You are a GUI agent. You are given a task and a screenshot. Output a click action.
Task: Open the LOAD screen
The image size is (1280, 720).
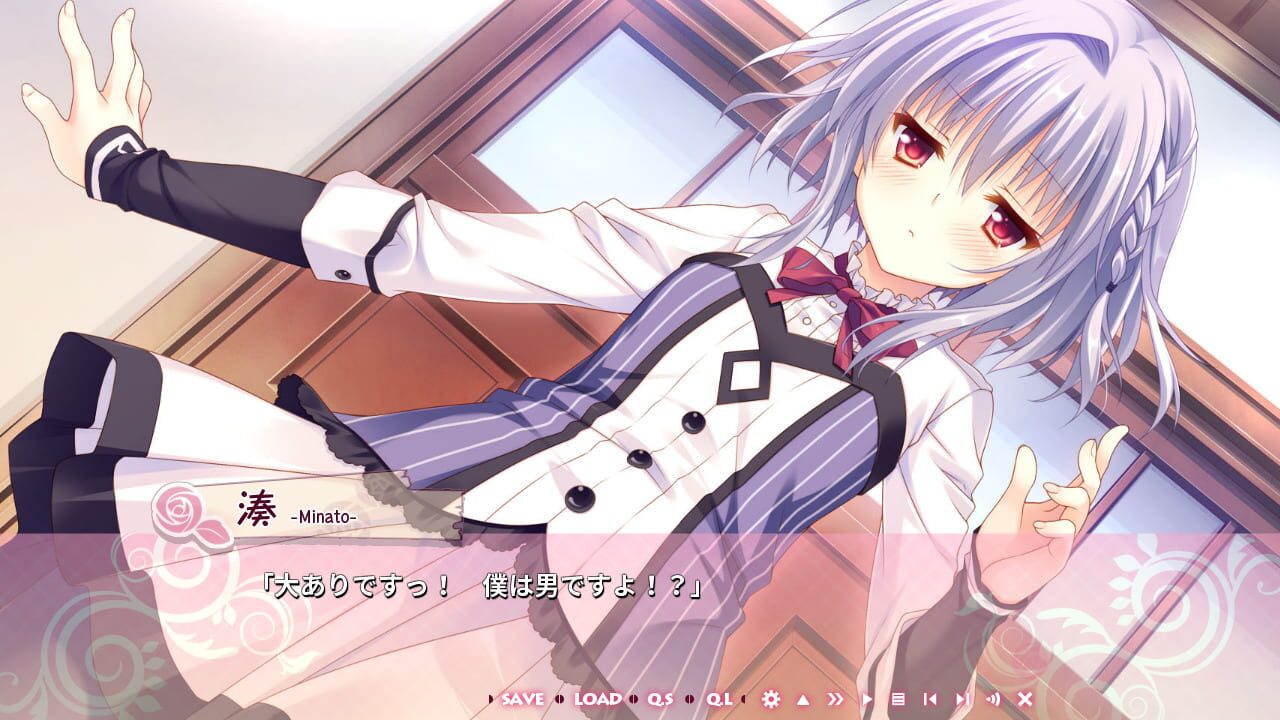[598, 700]
